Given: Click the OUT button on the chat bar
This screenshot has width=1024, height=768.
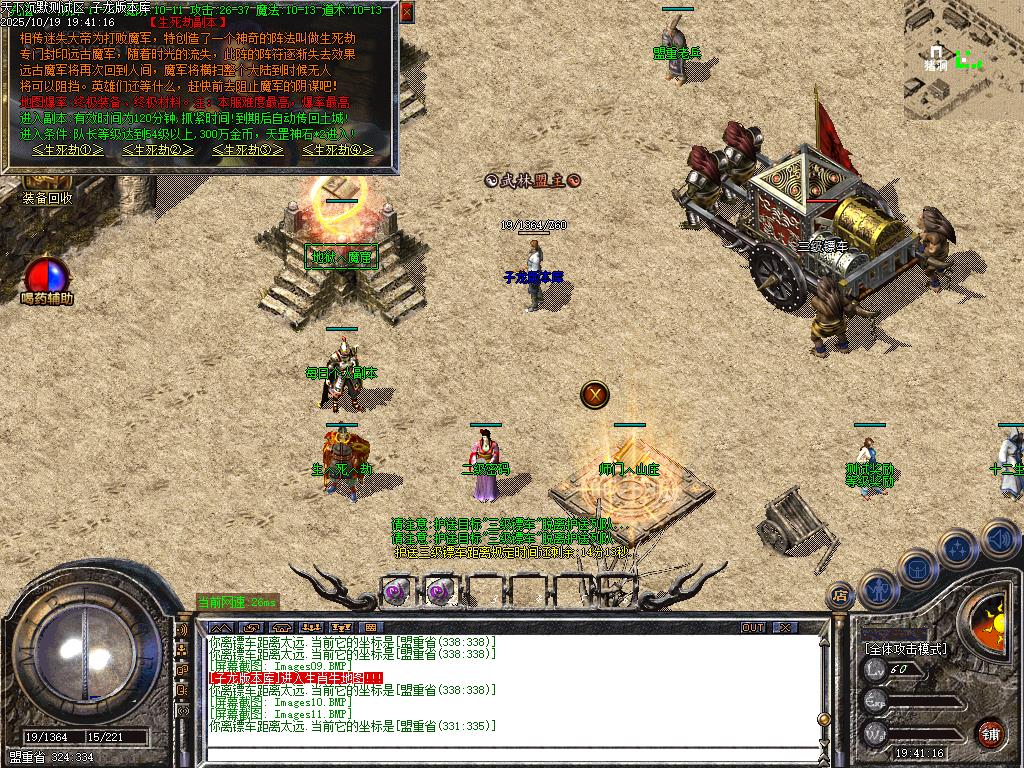Looking at the screenshot, I should pos(753,627).
